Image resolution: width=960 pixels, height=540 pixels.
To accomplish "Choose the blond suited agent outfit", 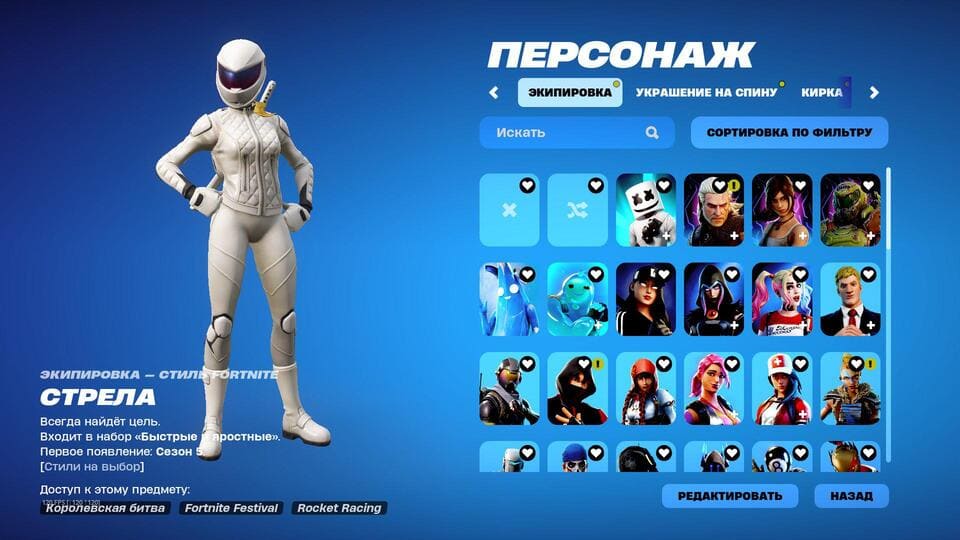I will tap(850, 299).
